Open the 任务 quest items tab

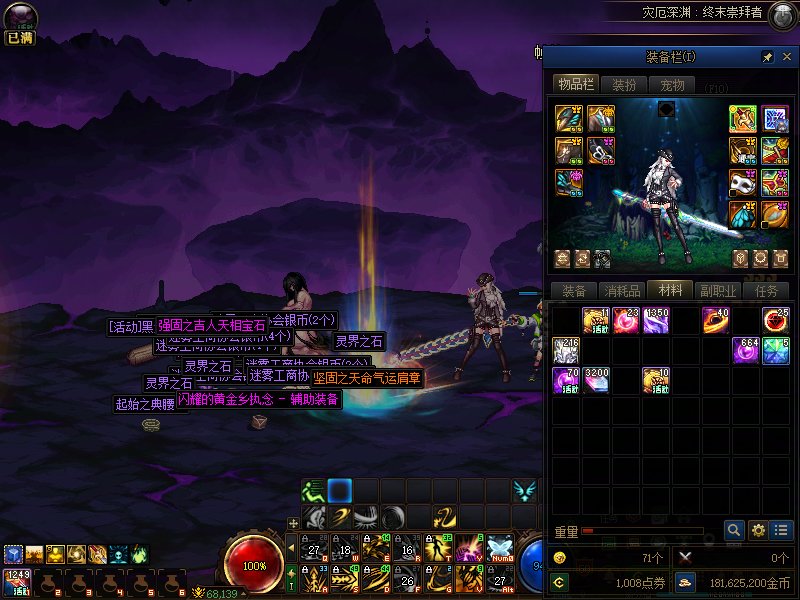(x=767, y=291)
